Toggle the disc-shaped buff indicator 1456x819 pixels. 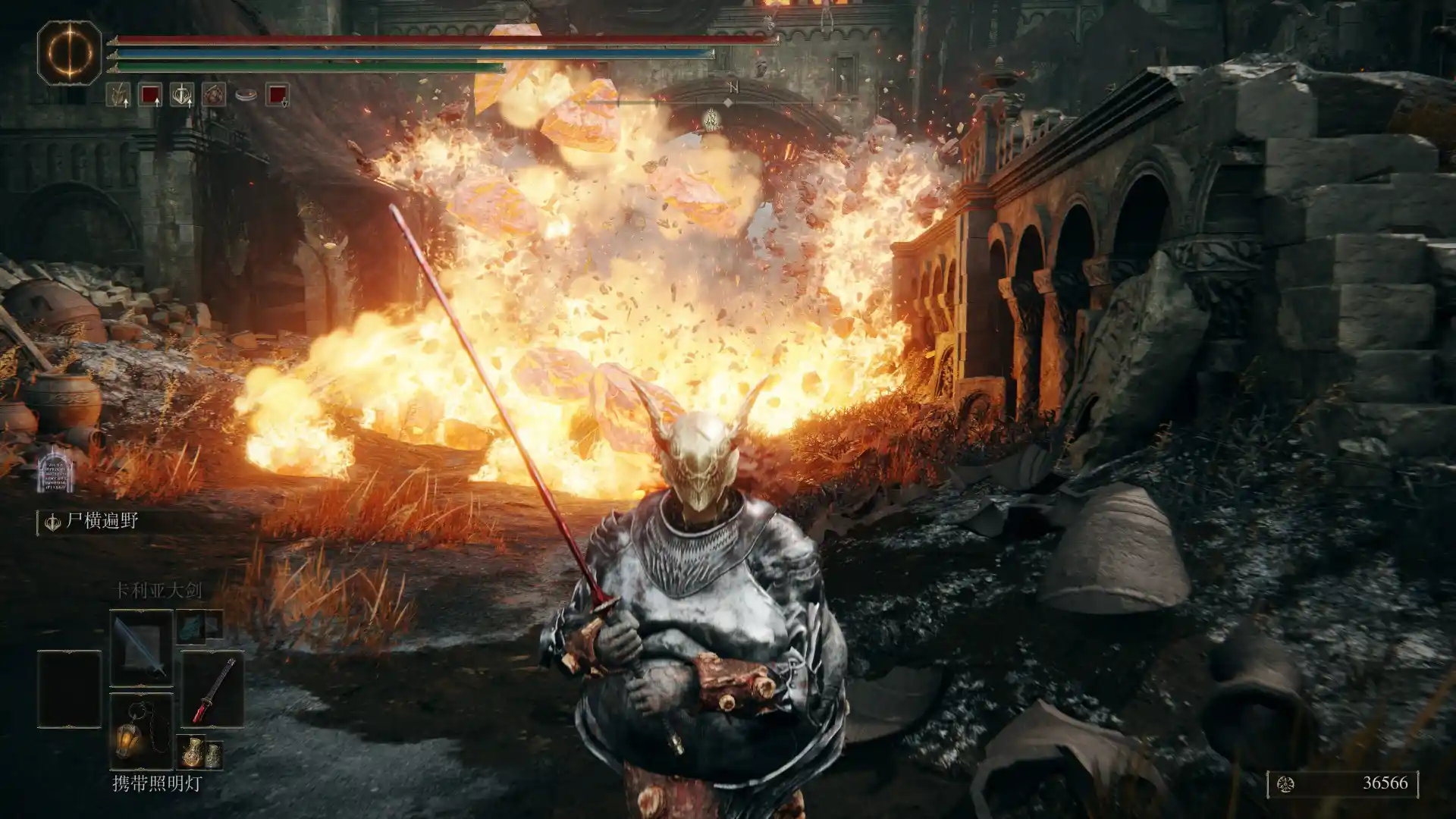[x=246, y=93]
